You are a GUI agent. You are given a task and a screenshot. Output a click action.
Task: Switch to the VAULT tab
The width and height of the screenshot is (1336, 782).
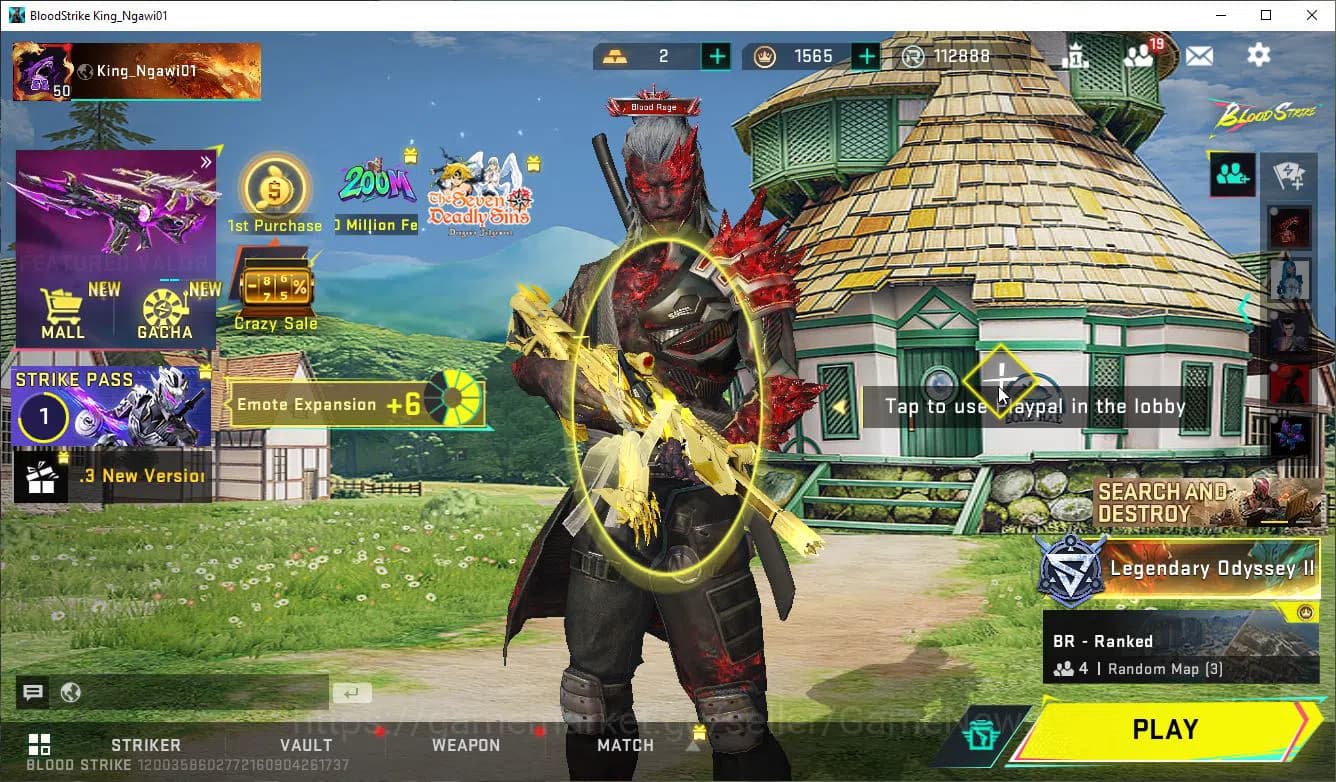(306, 744)
